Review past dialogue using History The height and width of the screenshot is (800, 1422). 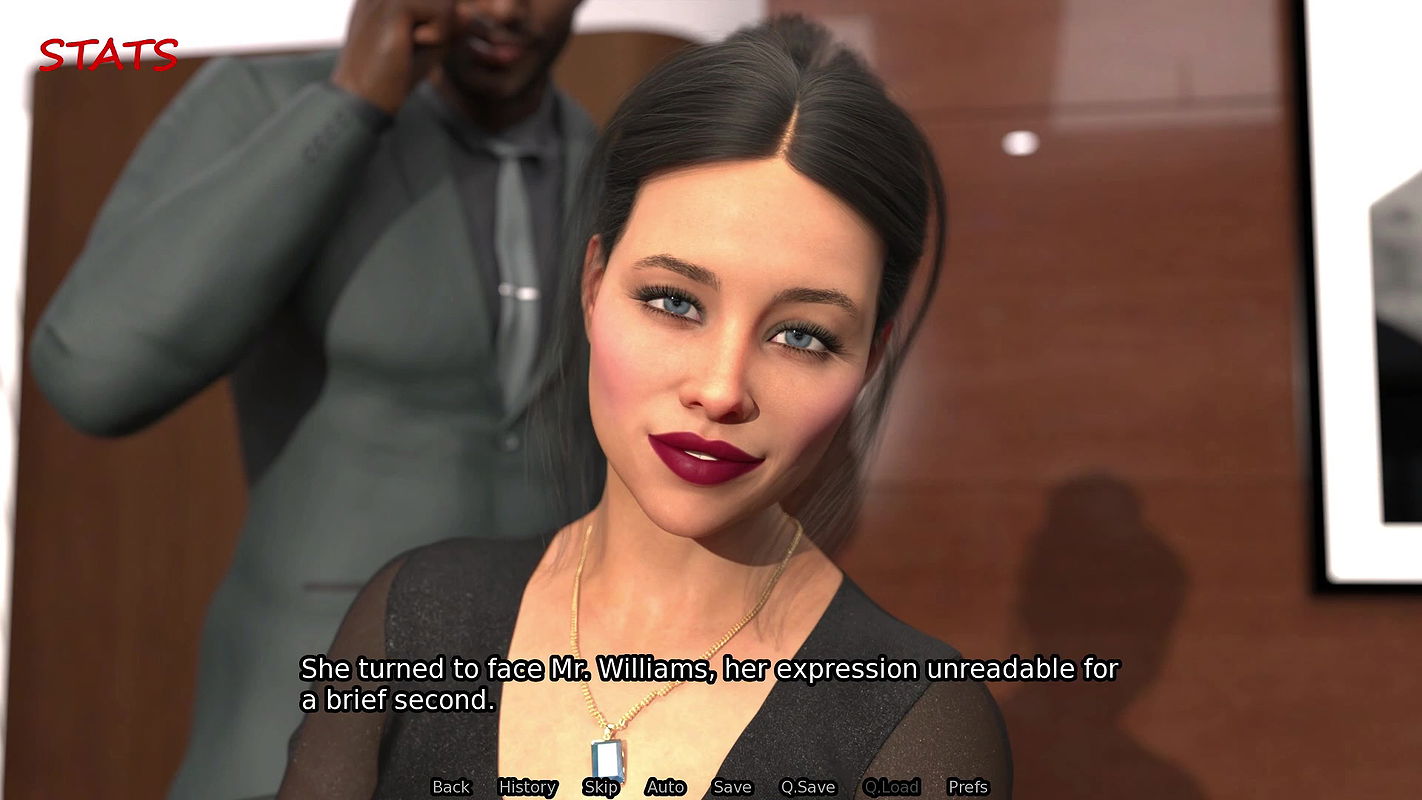(527, 787)
